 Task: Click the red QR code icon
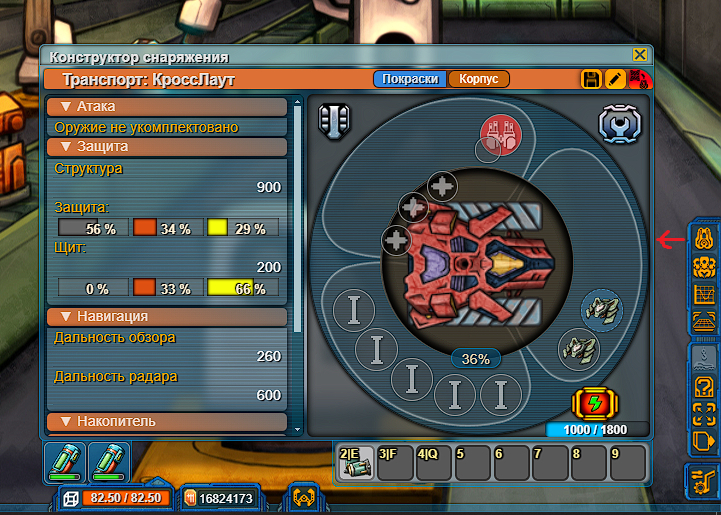pos(637,79)
